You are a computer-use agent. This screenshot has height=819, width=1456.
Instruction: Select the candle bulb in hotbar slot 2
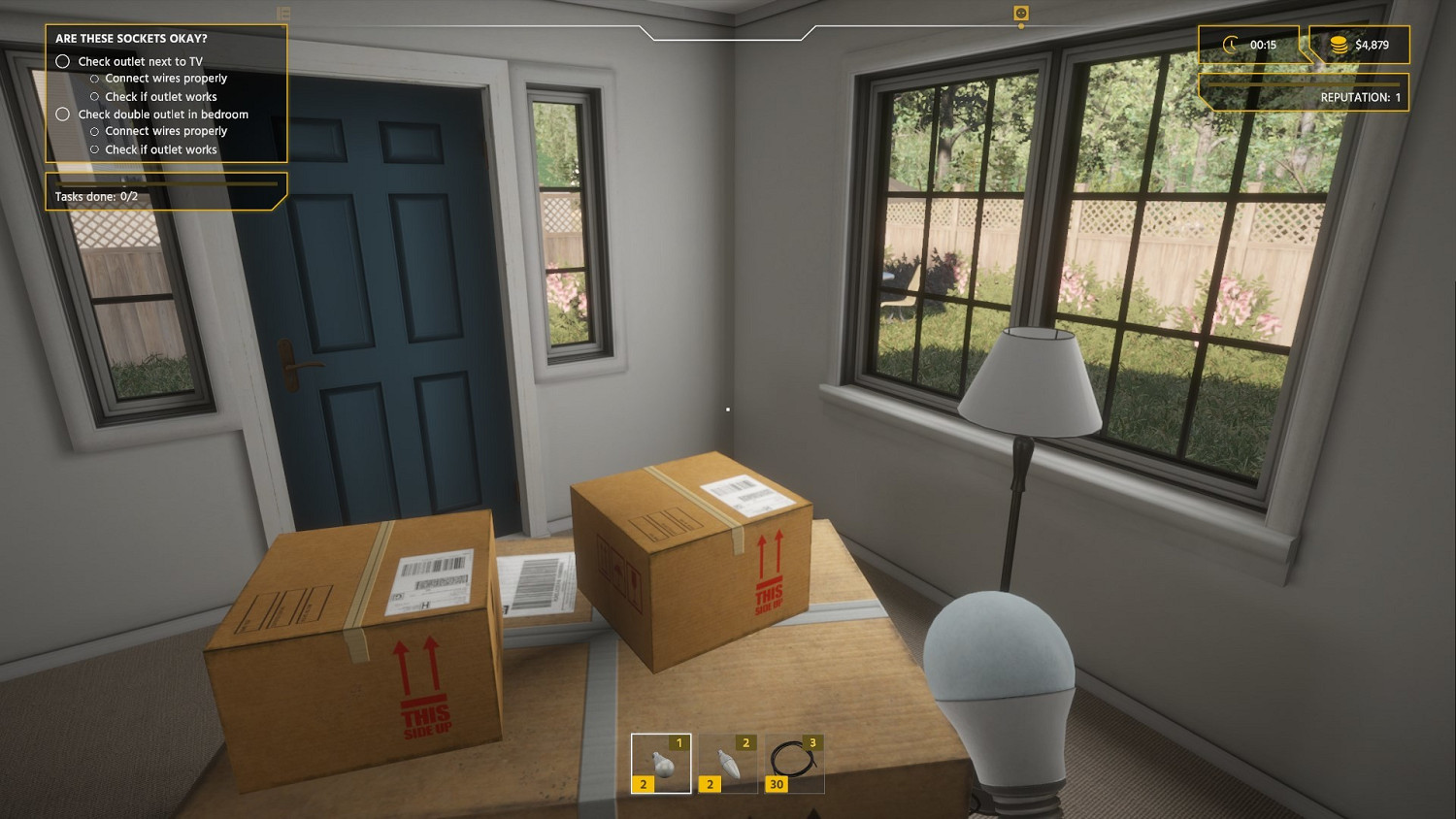[726, 762]
